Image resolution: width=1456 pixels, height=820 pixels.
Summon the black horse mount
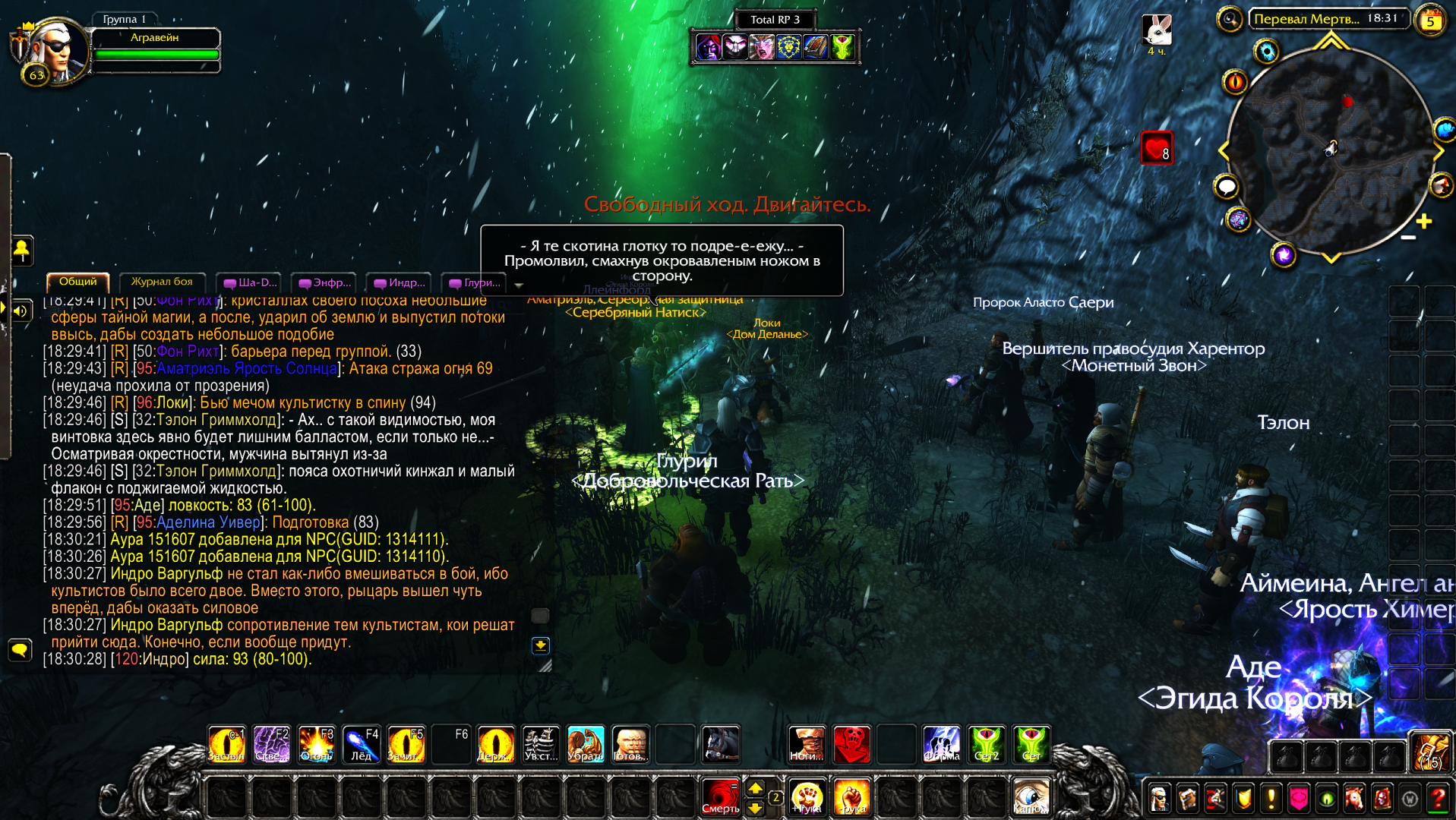click(720, 744)
